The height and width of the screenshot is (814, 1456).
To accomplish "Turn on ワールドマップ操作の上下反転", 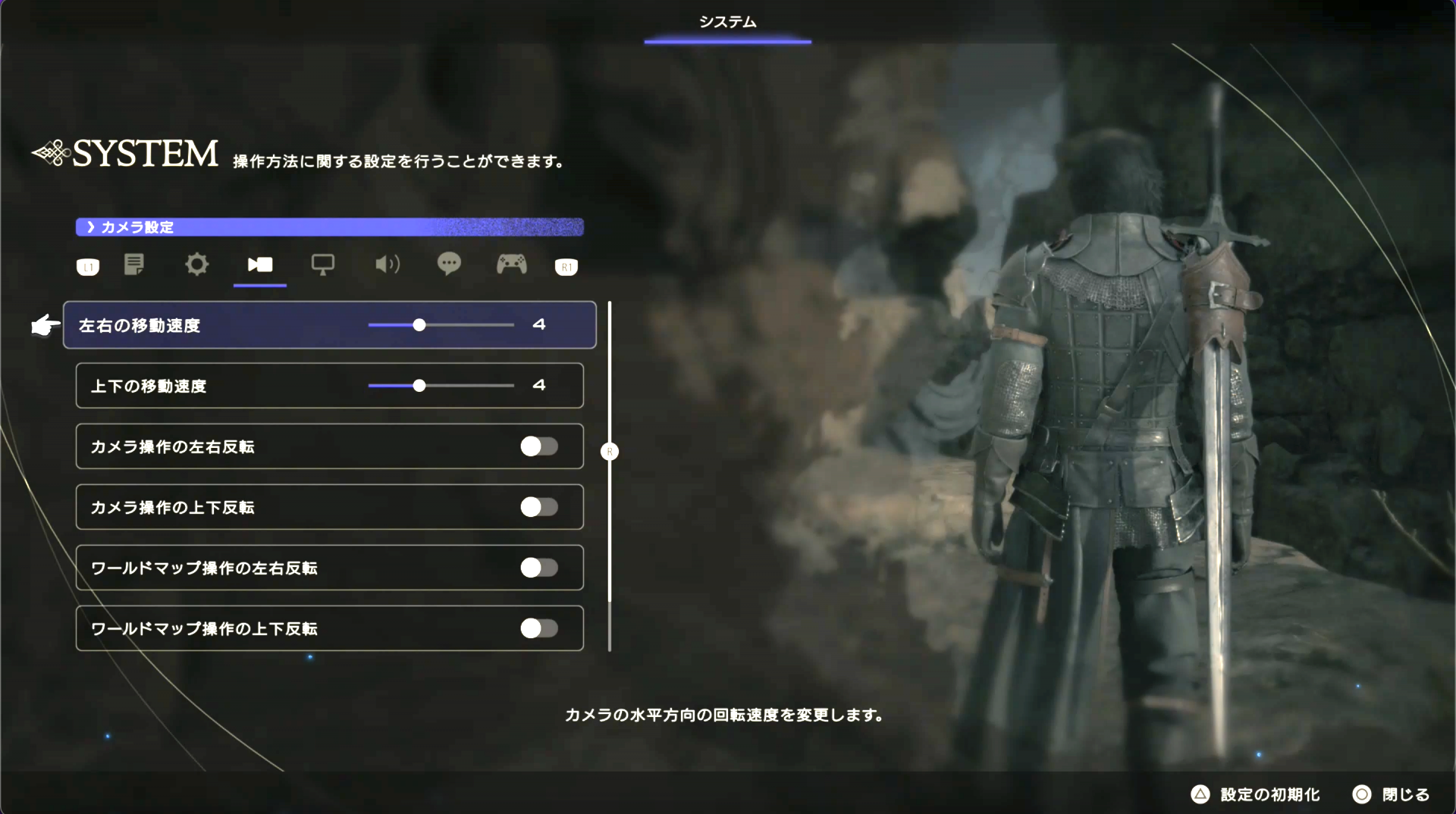I will (x=539, y=628).
